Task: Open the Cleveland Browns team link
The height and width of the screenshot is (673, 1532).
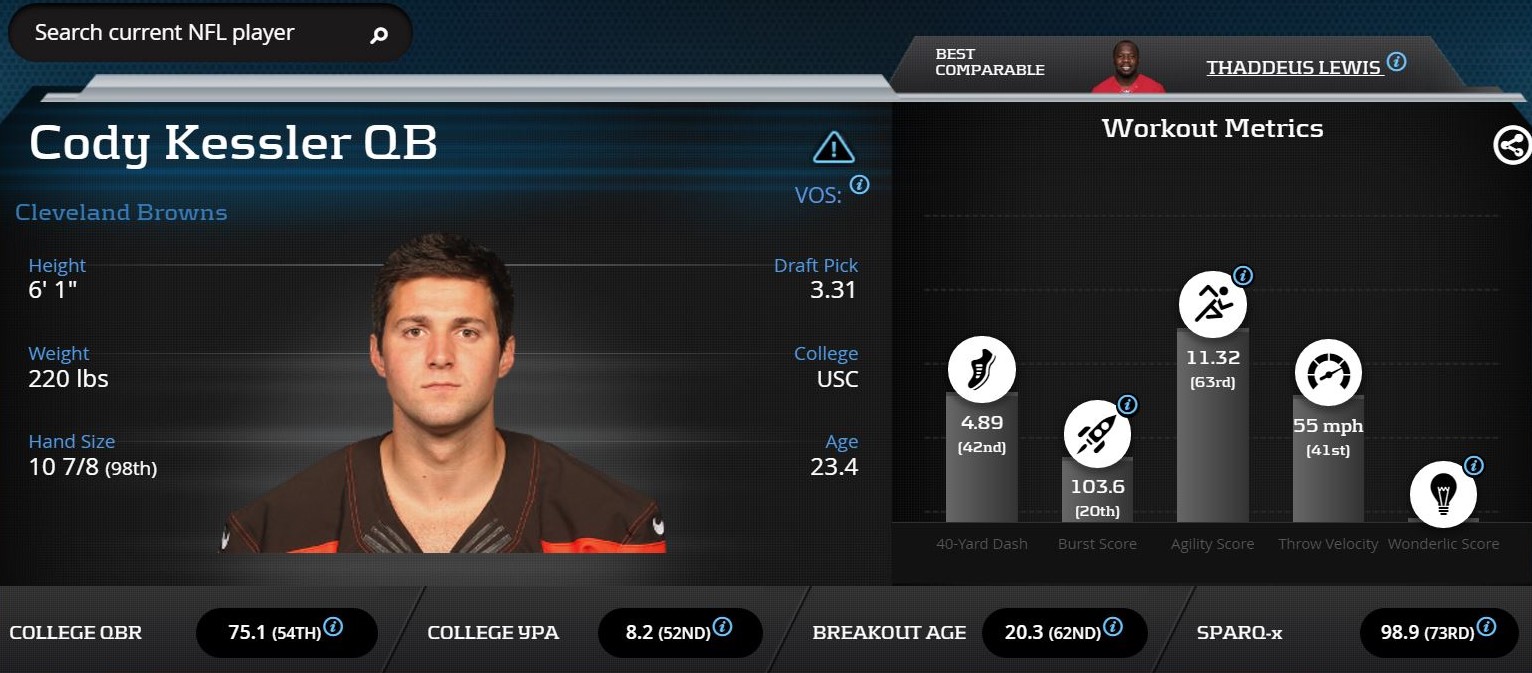Action: 121,212
